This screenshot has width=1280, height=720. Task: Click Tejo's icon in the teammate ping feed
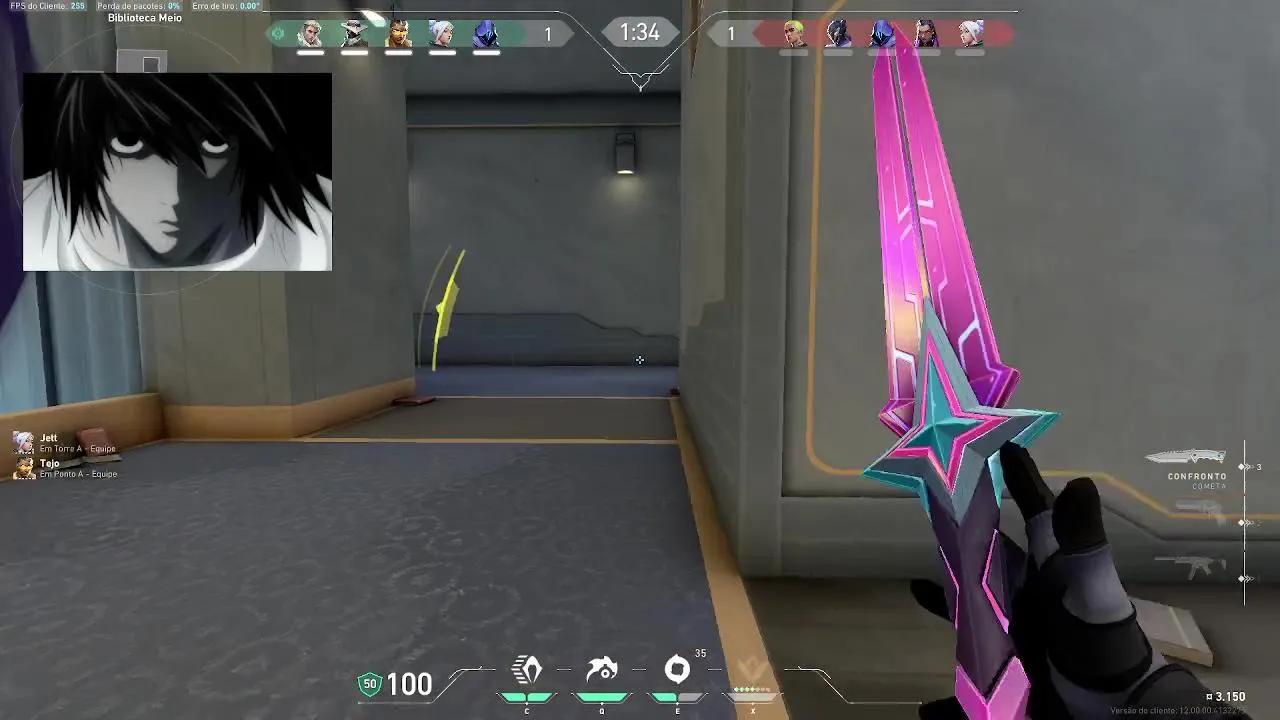click(x=22, y=467)
